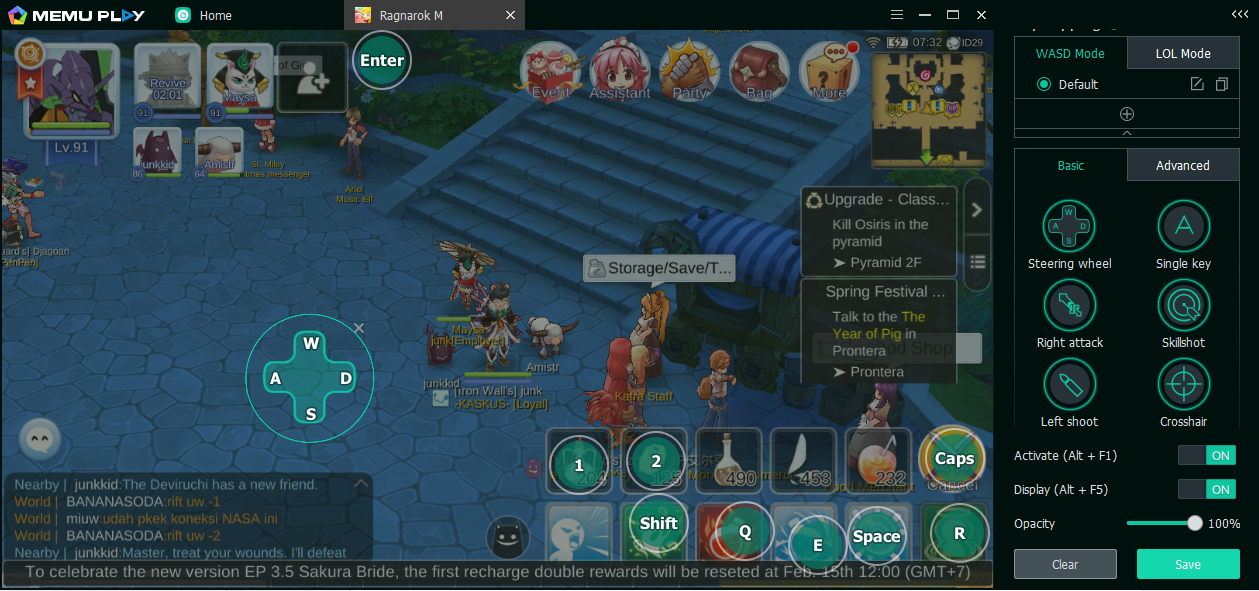The image size is (1259, 591).
Task: Switch to LOL Mode tab
Action: [x=1183, y=54]
